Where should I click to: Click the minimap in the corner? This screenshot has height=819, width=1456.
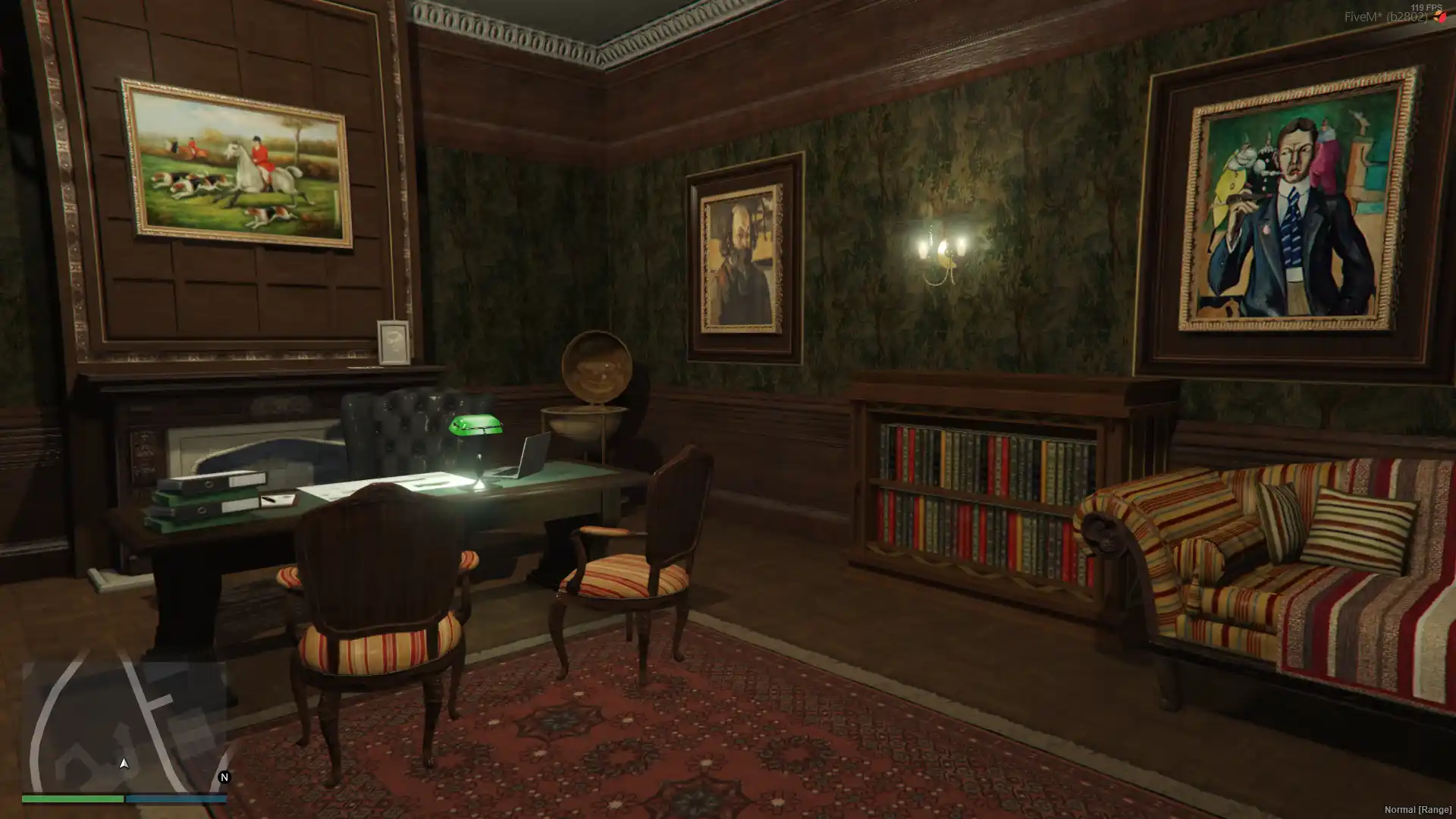click(x=124, y=726)
